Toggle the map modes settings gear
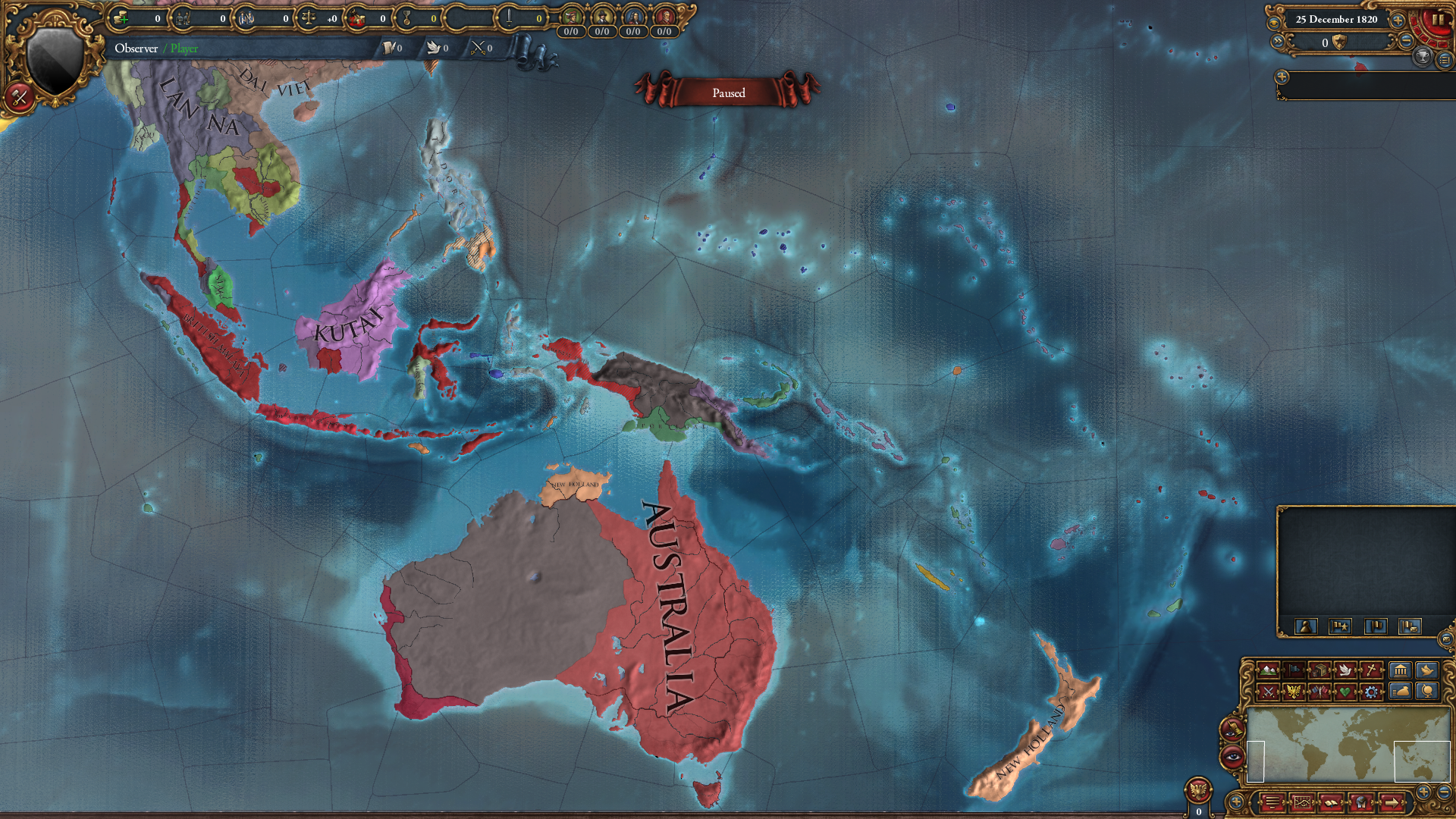This screenshot has height=819, width=1456. point(1370,692)
